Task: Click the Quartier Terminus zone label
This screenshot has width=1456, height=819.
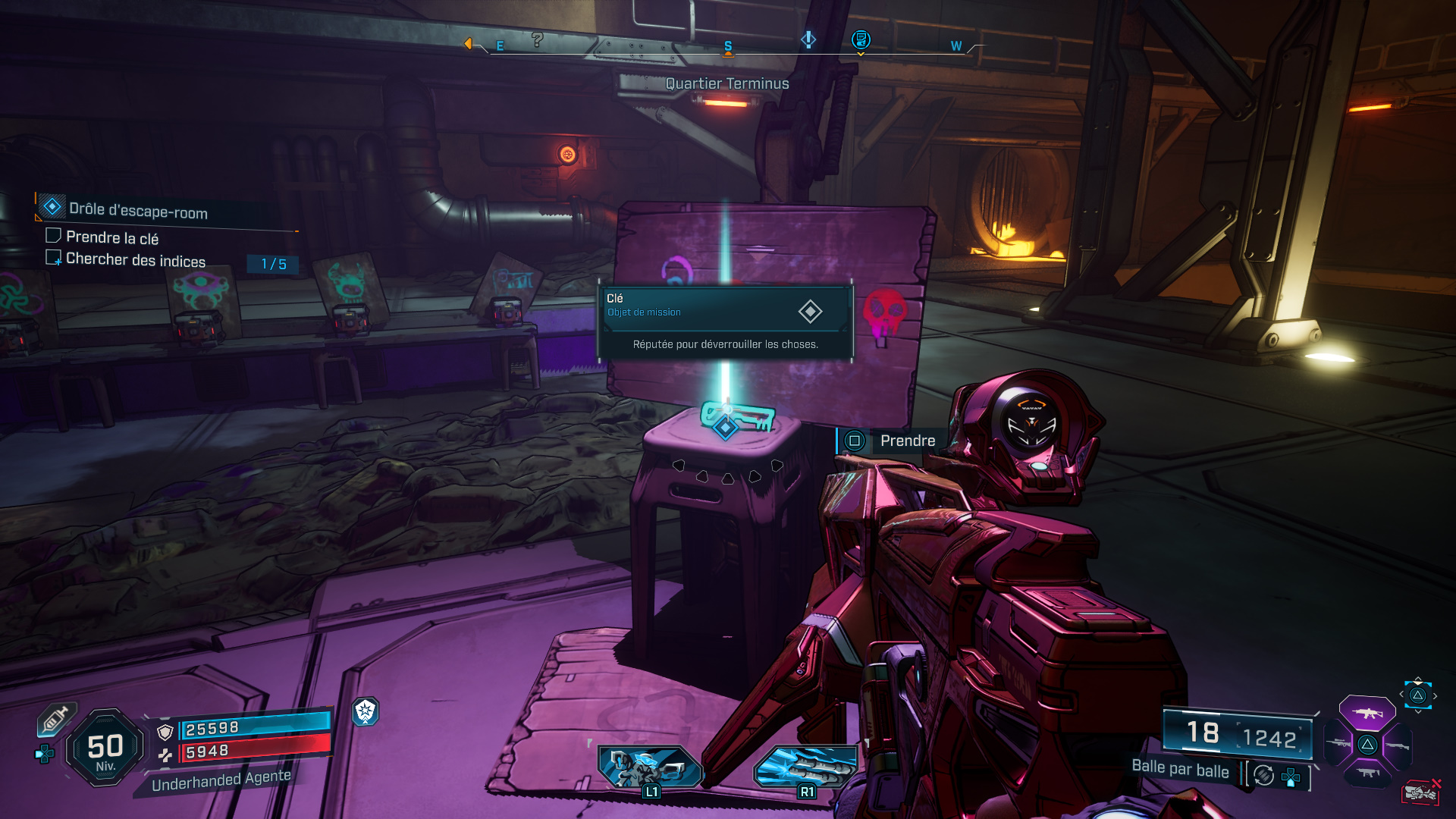Action: pos(726,83)
